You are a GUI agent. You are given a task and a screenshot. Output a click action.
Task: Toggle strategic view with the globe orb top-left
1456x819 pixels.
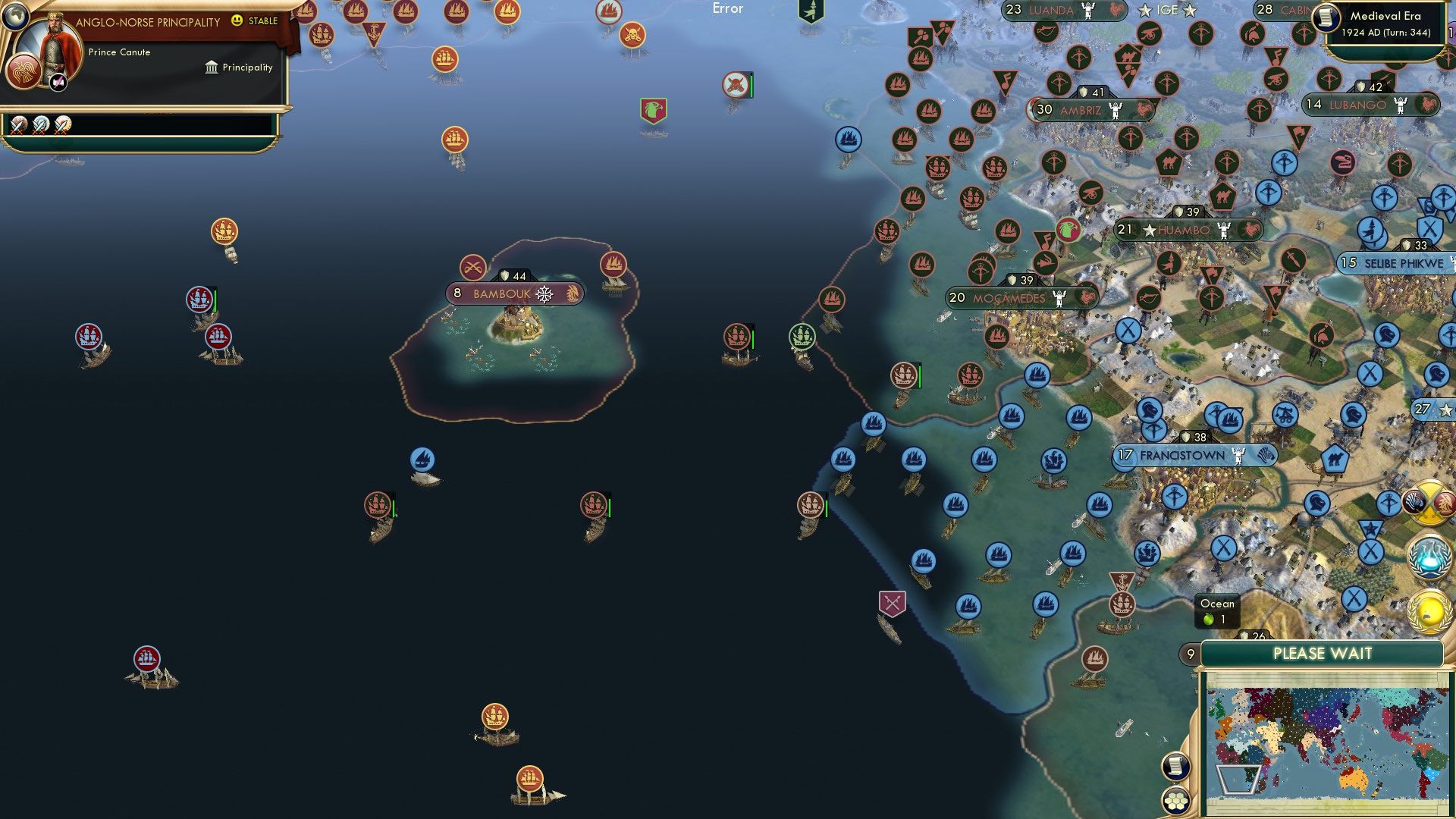16,18
